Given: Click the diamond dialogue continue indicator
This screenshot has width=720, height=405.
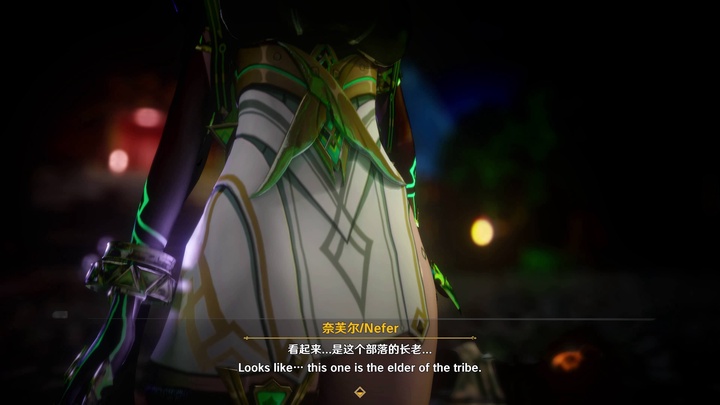Looking at the screenshot, I should pyautogui.click(x=360, y=392).
